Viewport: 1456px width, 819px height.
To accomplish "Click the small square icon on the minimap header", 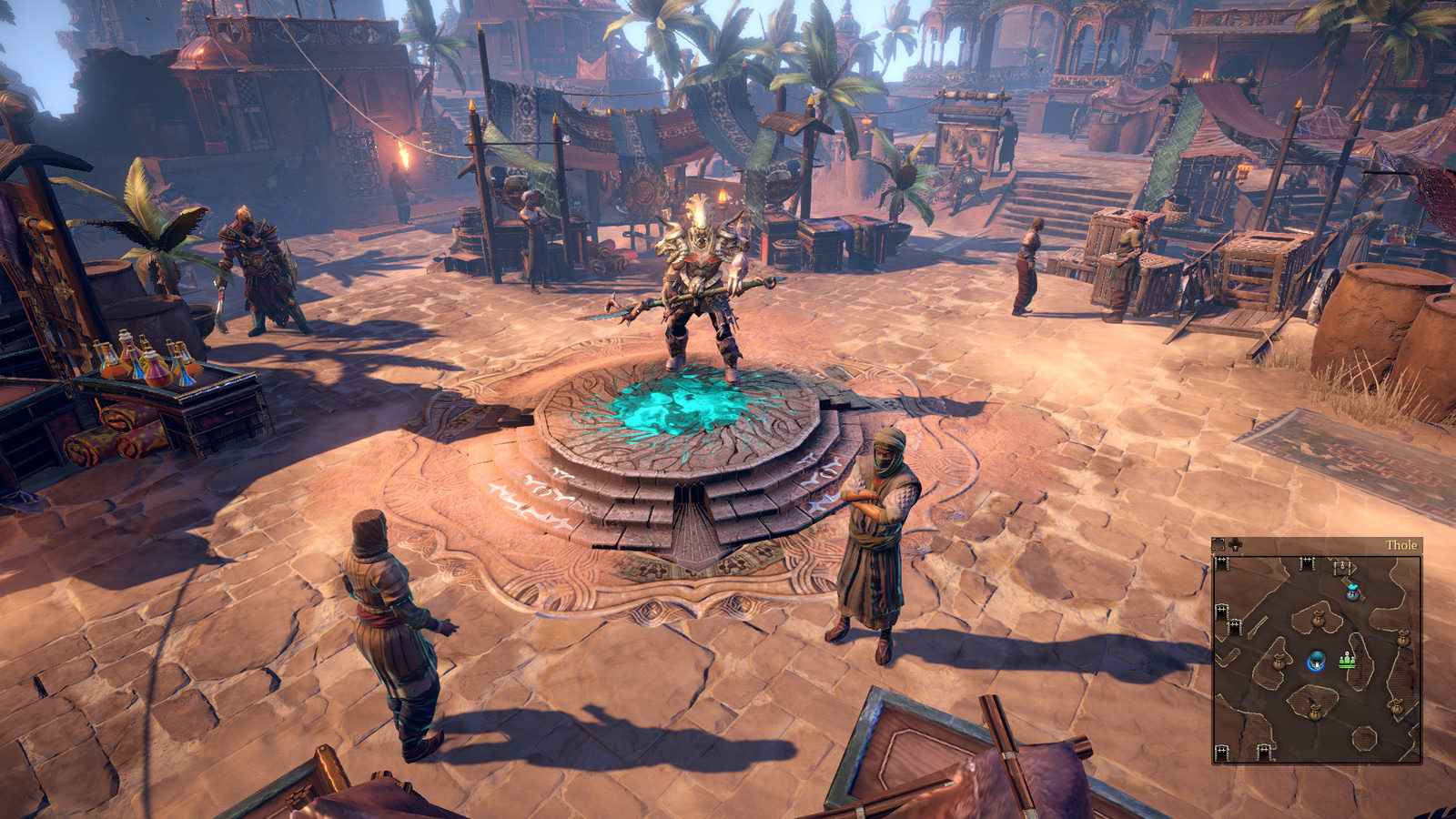I will pyautogui.click(x=1218, y=543).
